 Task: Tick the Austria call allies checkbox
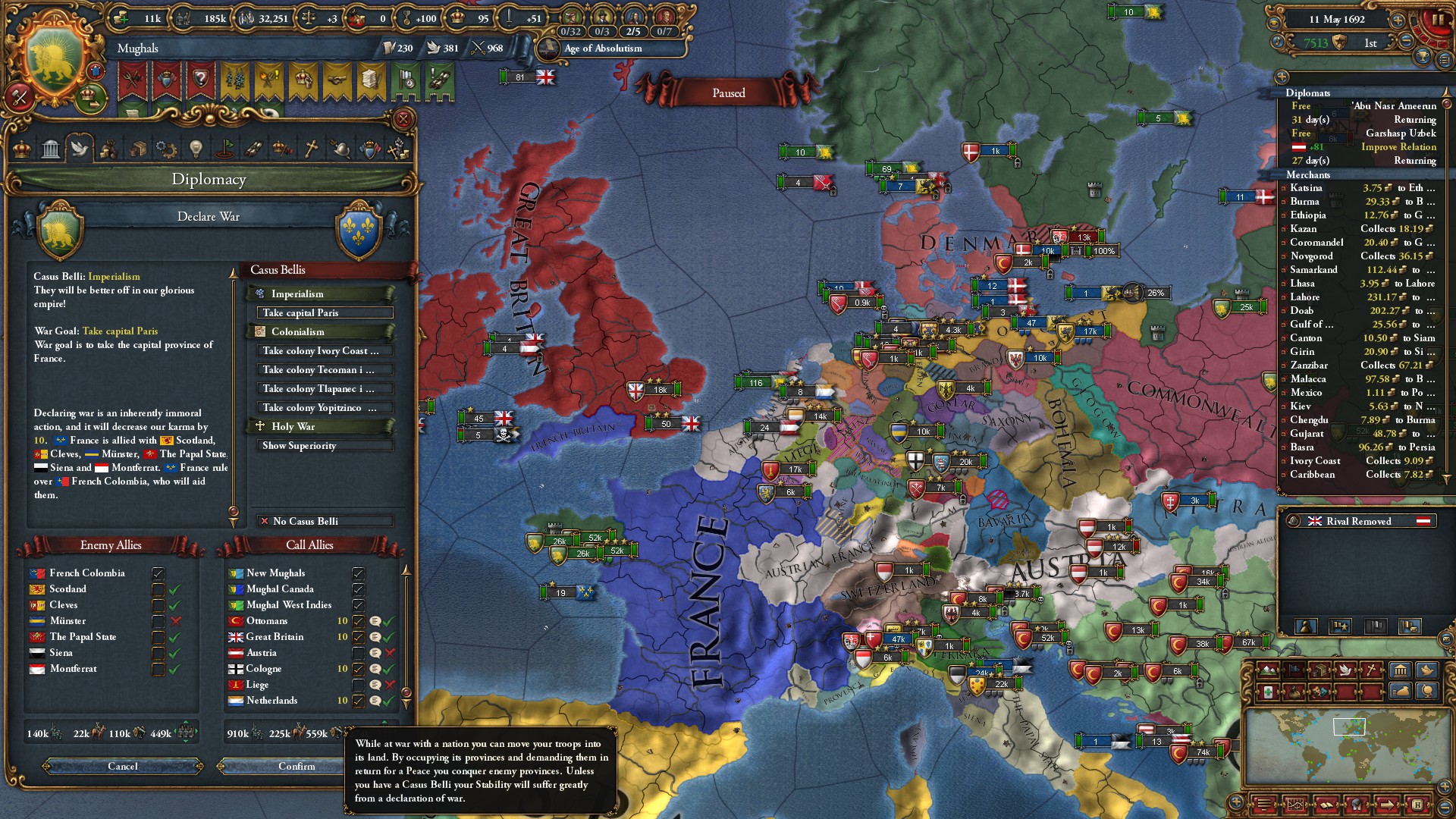coord(359,653)
